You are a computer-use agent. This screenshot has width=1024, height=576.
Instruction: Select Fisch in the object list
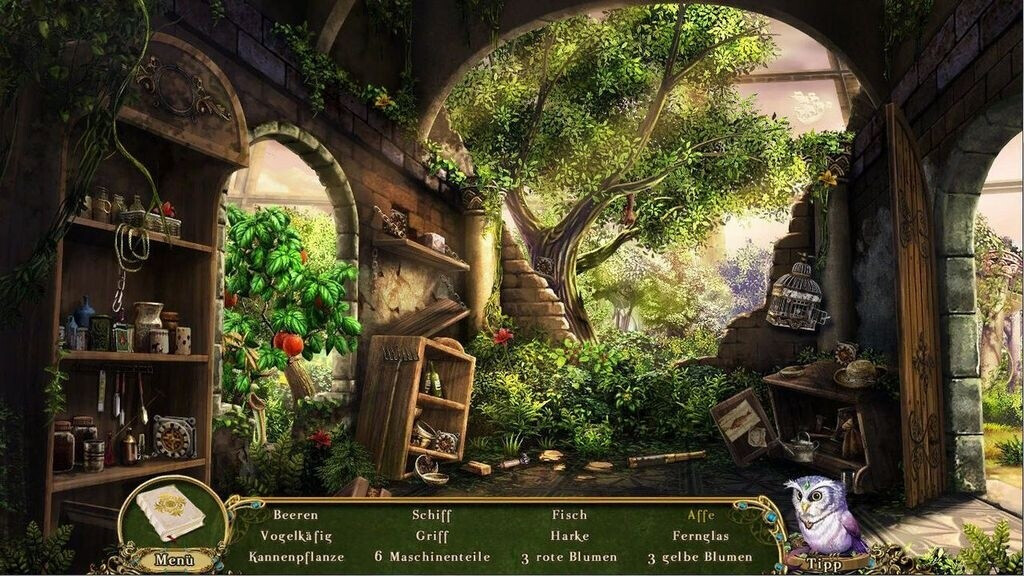569,516
